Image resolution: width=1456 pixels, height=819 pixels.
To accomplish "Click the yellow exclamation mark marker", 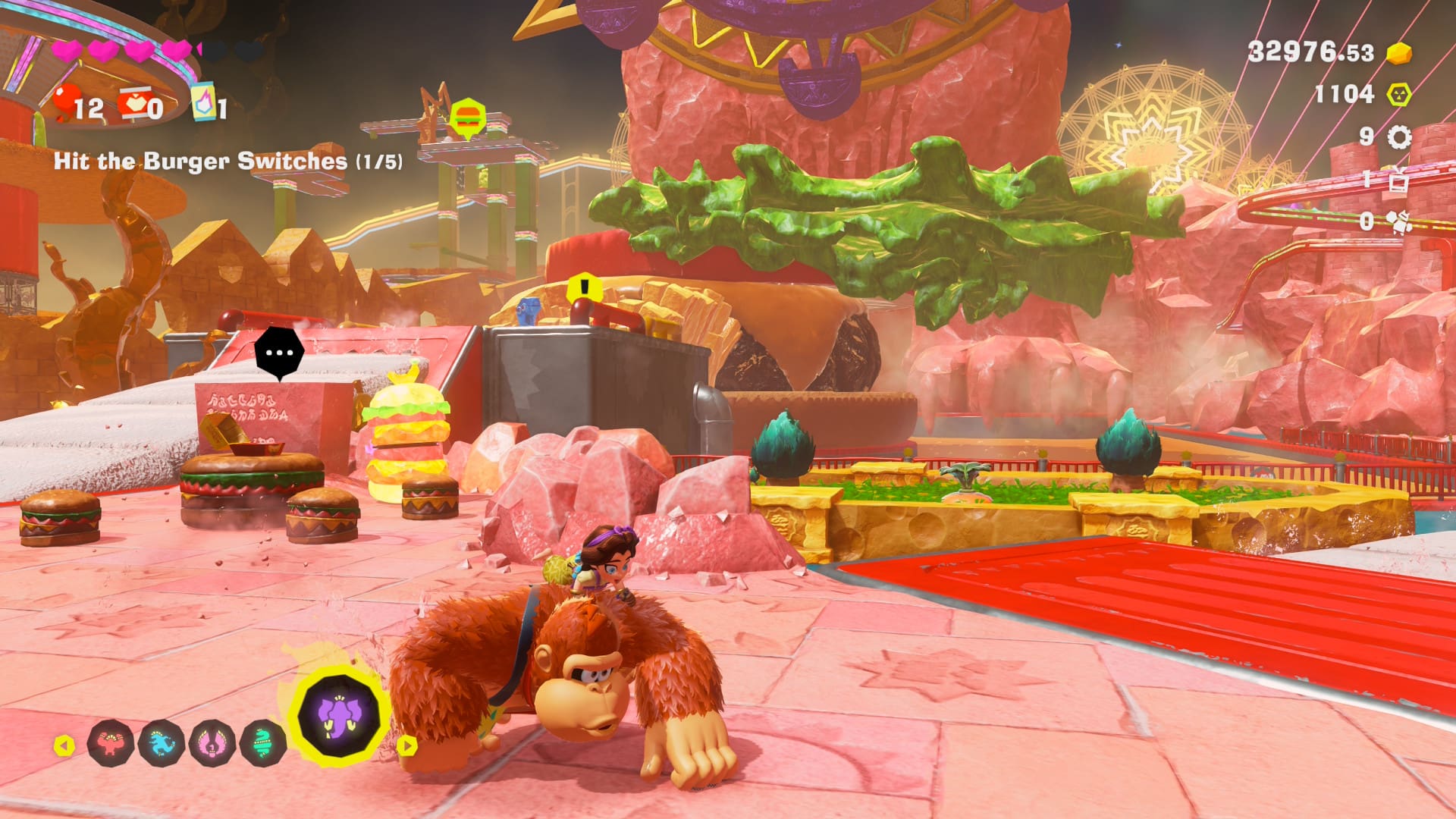I will (x=584, y=287).
